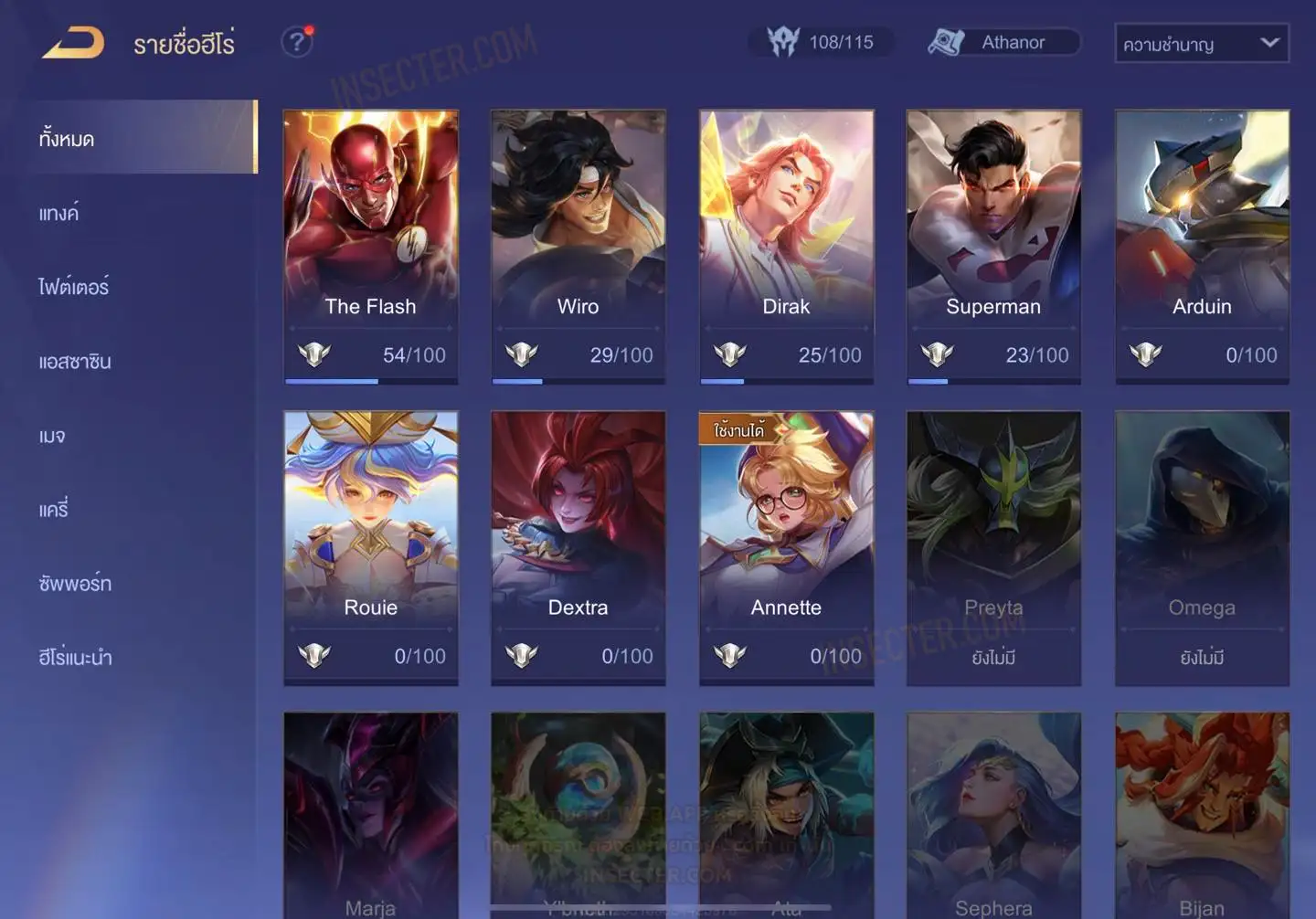The height and width of the screenshot is (919, 1316).
Task: Filter heroes by แอสซาซิน
Action: (x=75, y=362)
